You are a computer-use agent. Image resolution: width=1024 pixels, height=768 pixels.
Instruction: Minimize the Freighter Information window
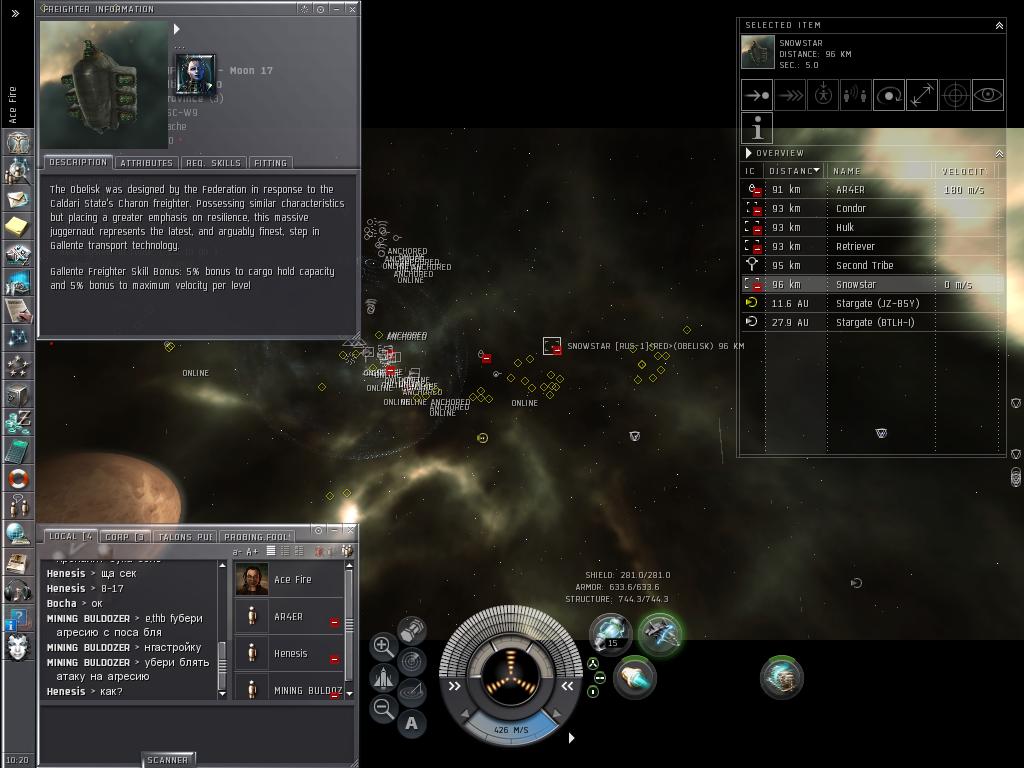click(x=336, y=9)
